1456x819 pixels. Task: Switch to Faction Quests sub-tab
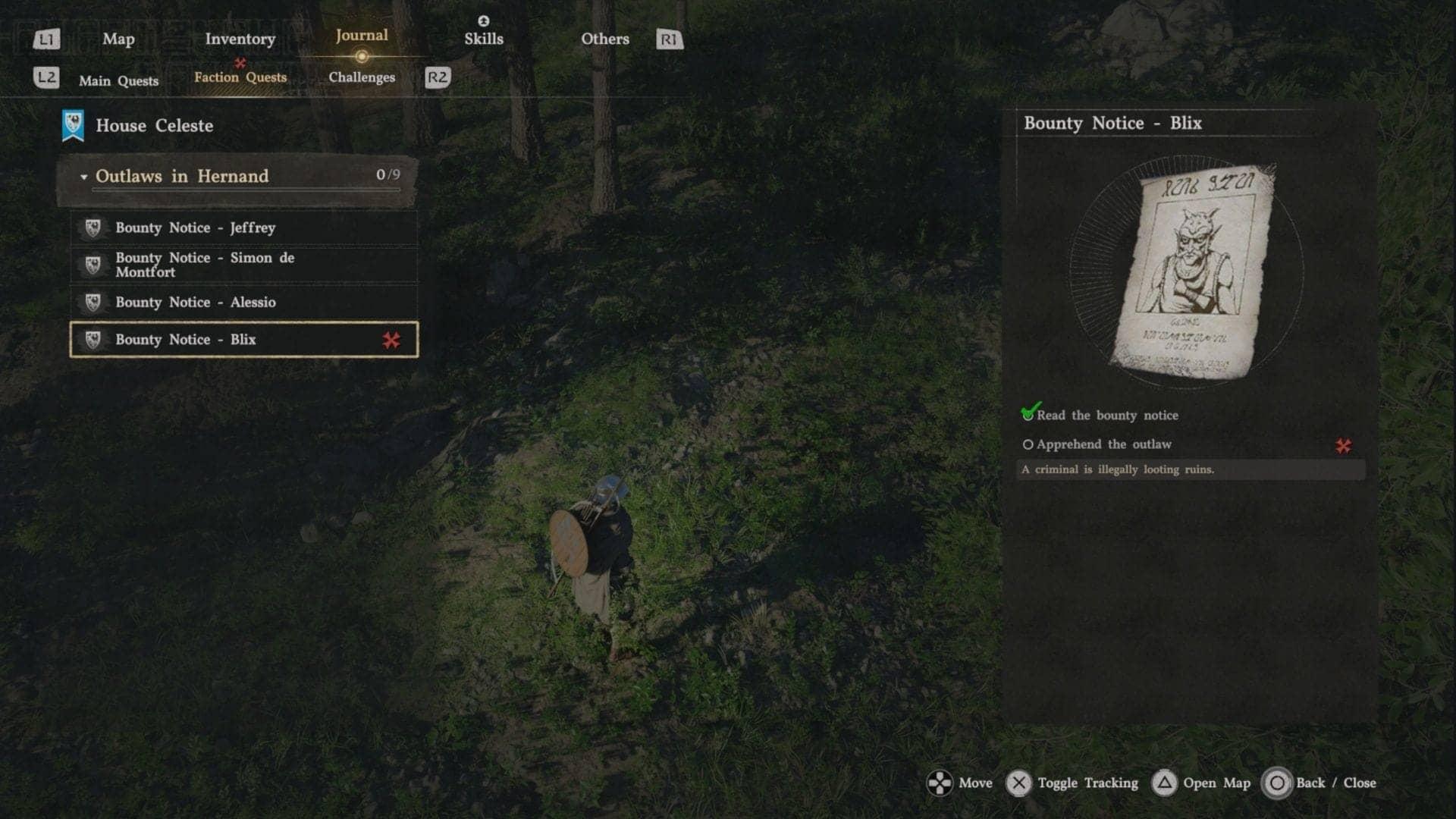[240, 77]
